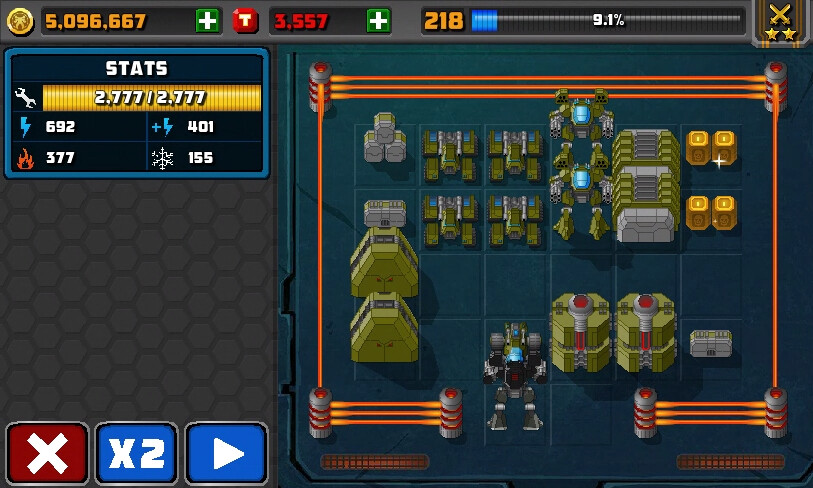Select the pair of gold barrel modules with sparkle
Image resolution: width=813 pixels, height=488 pixels.
coord(710,147)
